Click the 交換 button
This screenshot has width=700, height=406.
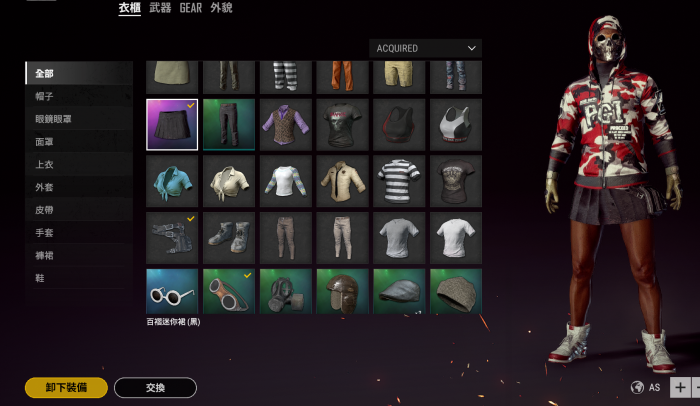(x=155, y=387)
